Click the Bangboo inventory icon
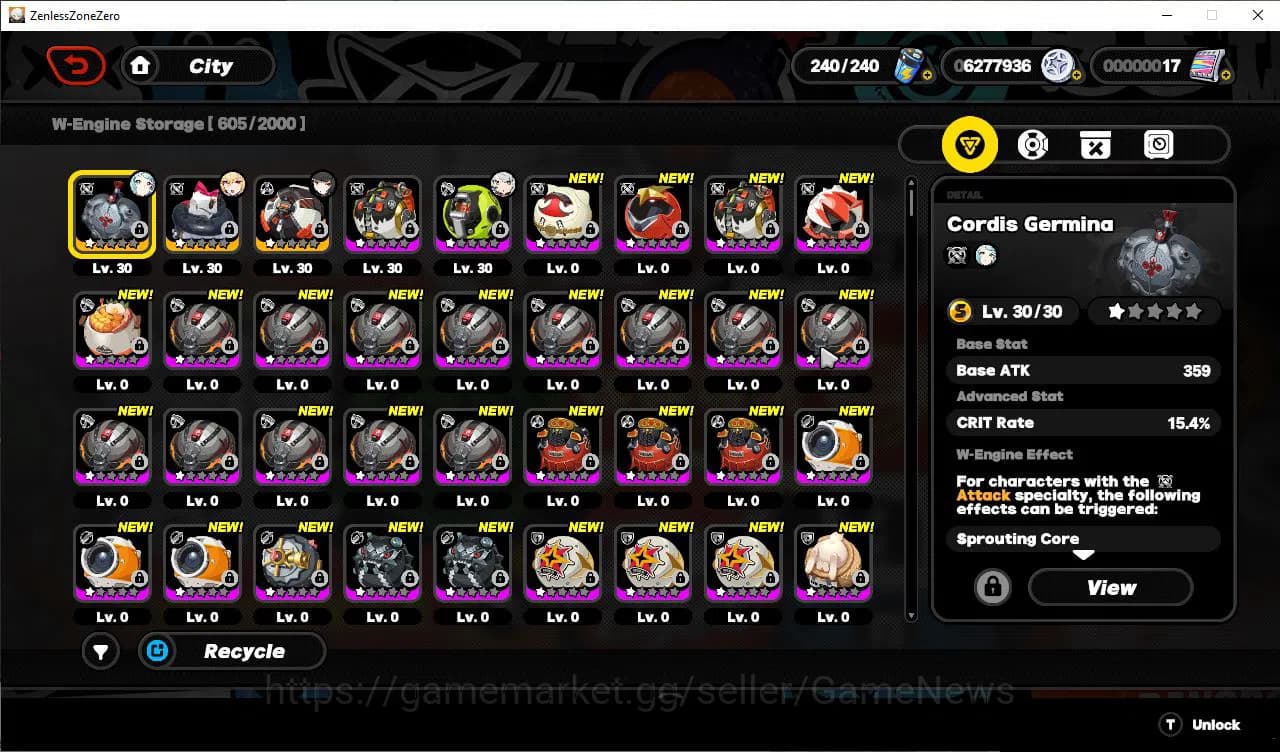 click(x=1095, y=145)
